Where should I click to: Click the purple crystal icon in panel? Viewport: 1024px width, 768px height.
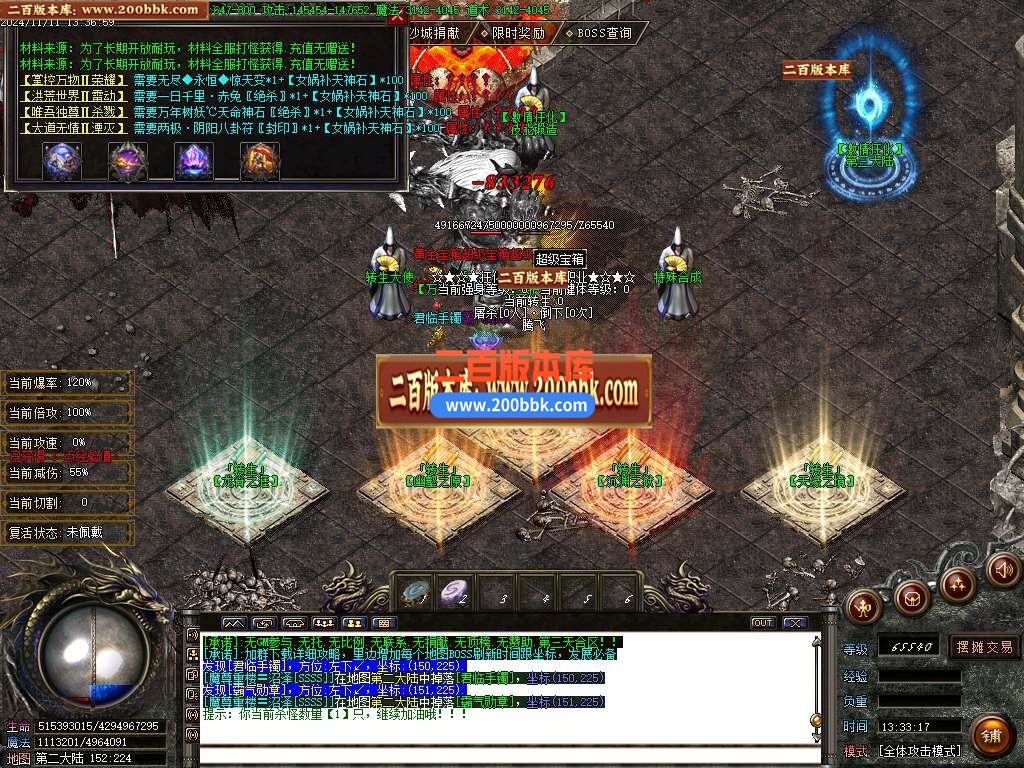click(194, 162)
